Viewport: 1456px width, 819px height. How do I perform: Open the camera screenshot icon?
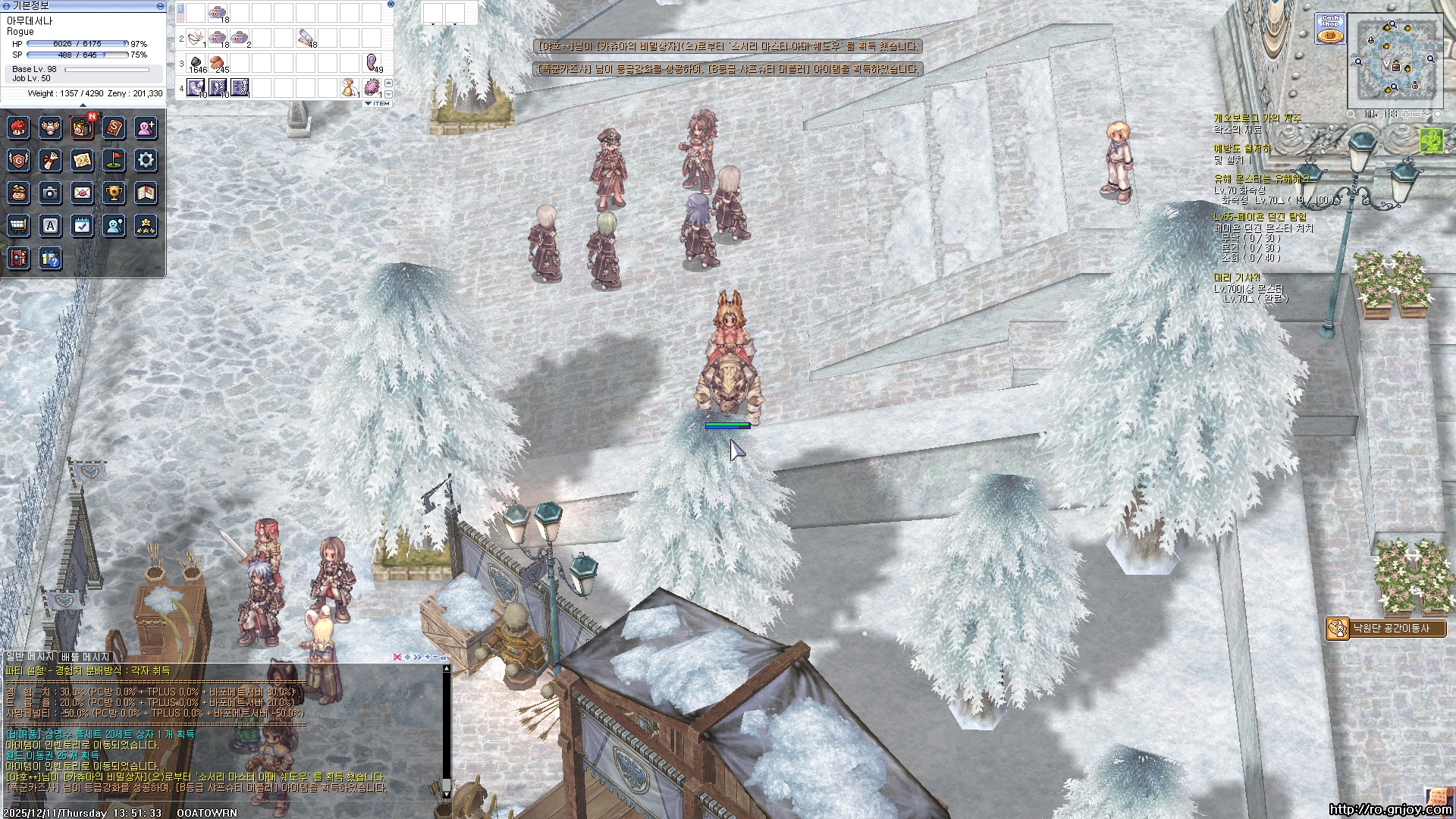[x=50, y=193]
